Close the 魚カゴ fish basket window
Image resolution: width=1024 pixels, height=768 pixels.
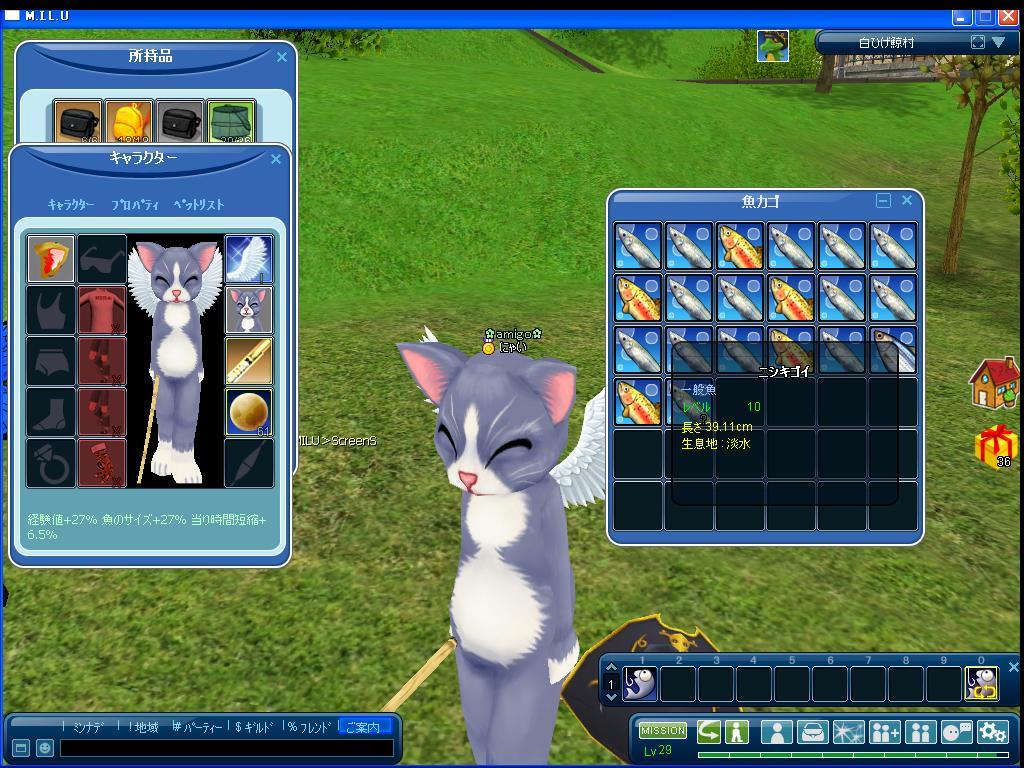907,200
